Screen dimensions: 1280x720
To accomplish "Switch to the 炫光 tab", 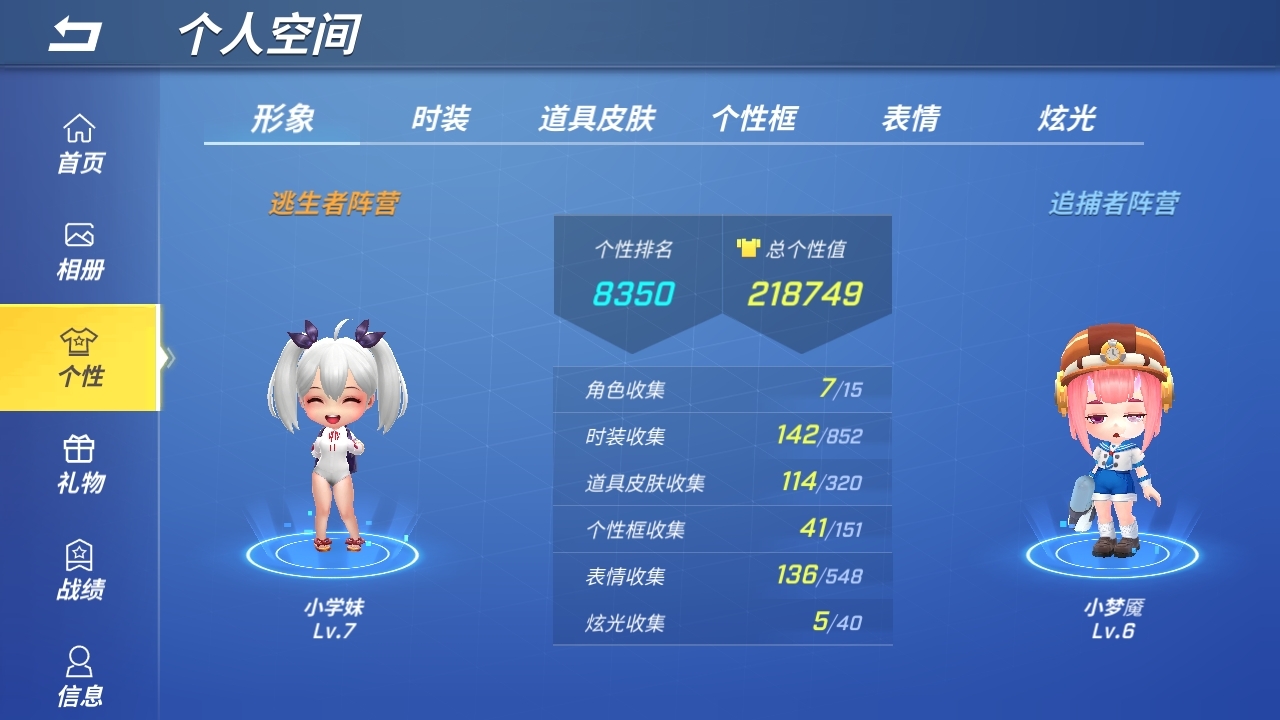I will click(1064, 117).
